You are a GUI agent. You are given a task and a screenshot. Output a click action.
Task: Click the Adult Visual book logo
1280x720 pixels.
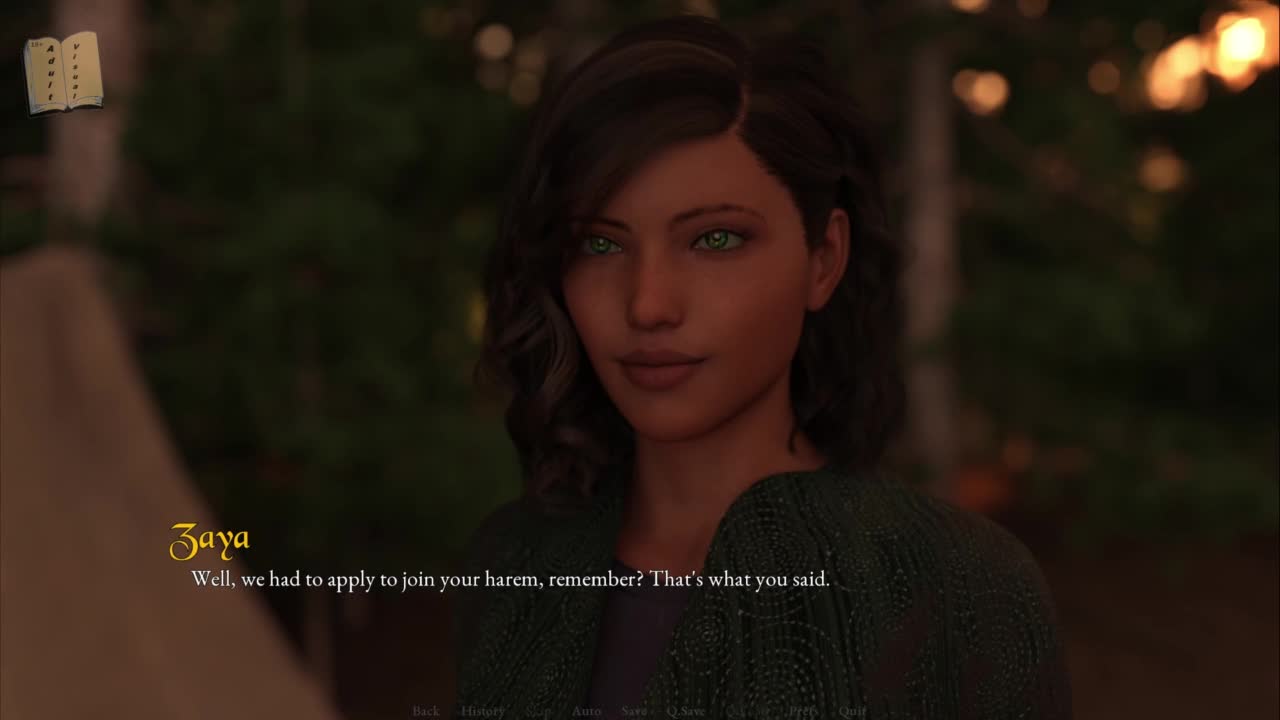63,72
